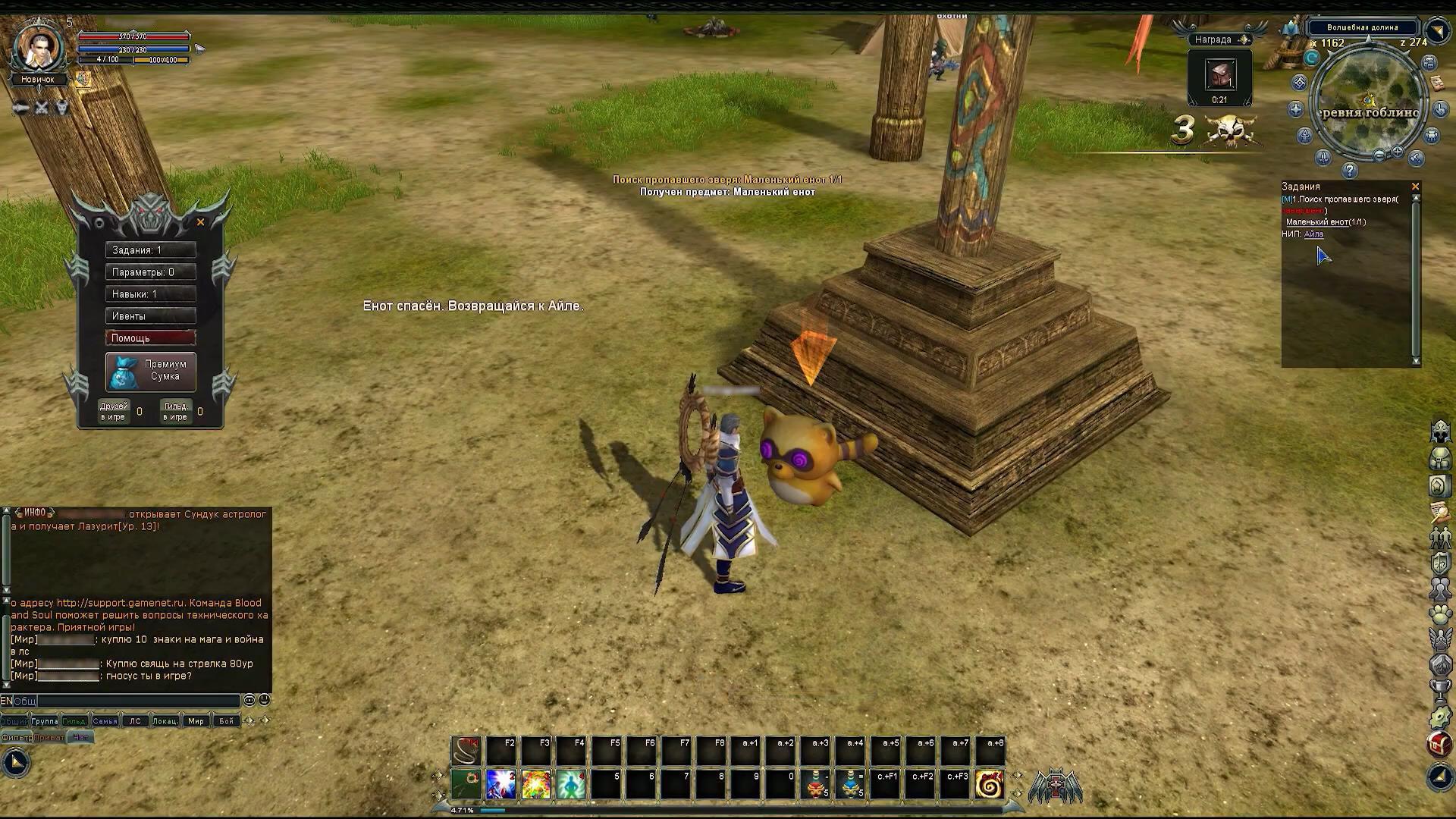Image resolution: width=1456 pixels, height=819 pixels.
Task: Close the side menu panel with the X
Action: pos(200,222)
